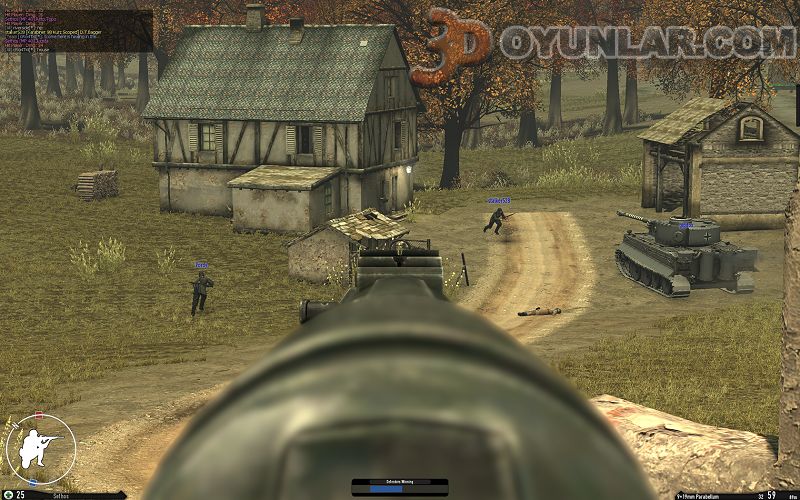800x500 pixels.
Task: Click the kill feed chat log panel
Action: point(76,30)
